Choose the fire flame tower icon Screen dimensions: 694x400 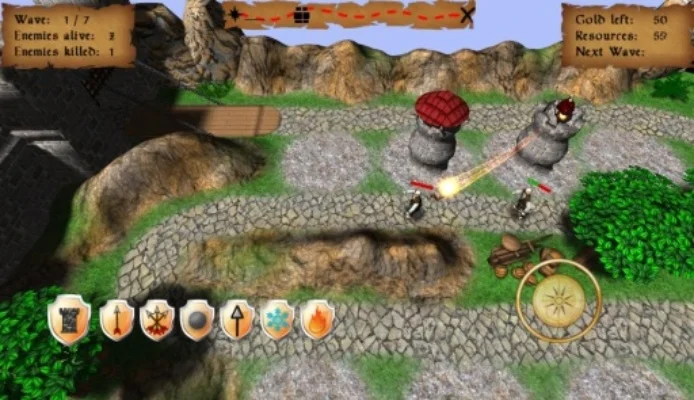coord(317,320)
